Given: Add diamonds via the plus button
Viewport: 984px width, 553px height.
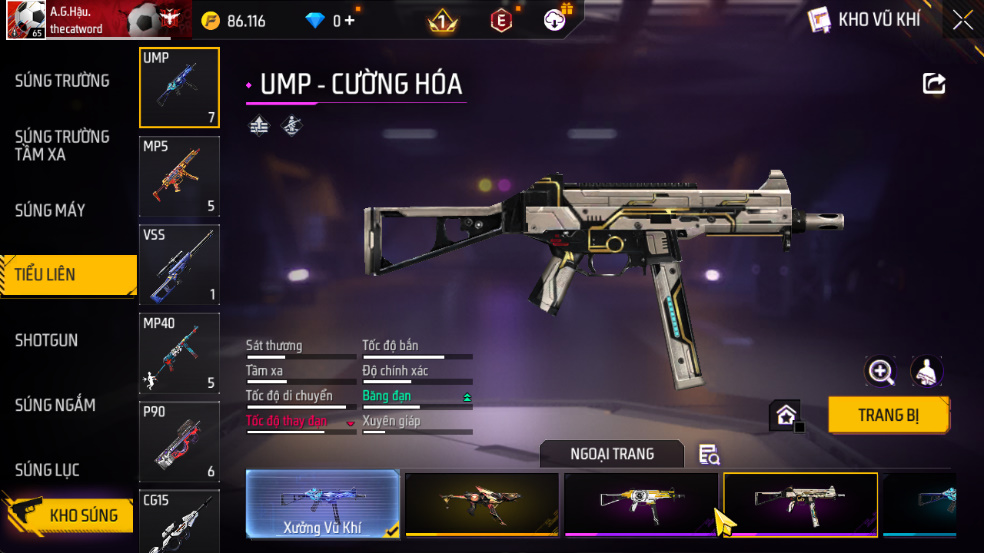Looking at the screenshot, I should [x=349, y=20].
